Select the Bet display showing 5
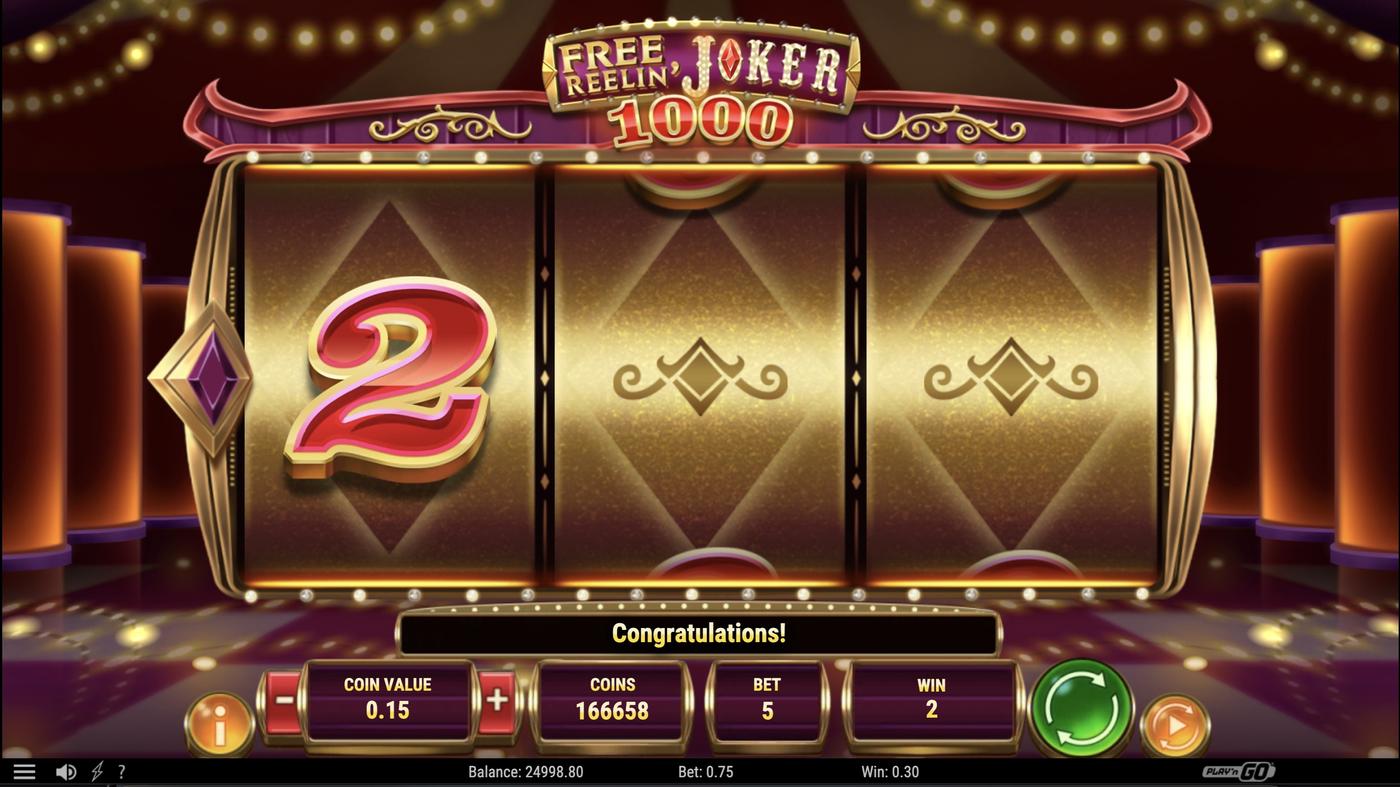The image size is (1400, 787). pos(768,700)
